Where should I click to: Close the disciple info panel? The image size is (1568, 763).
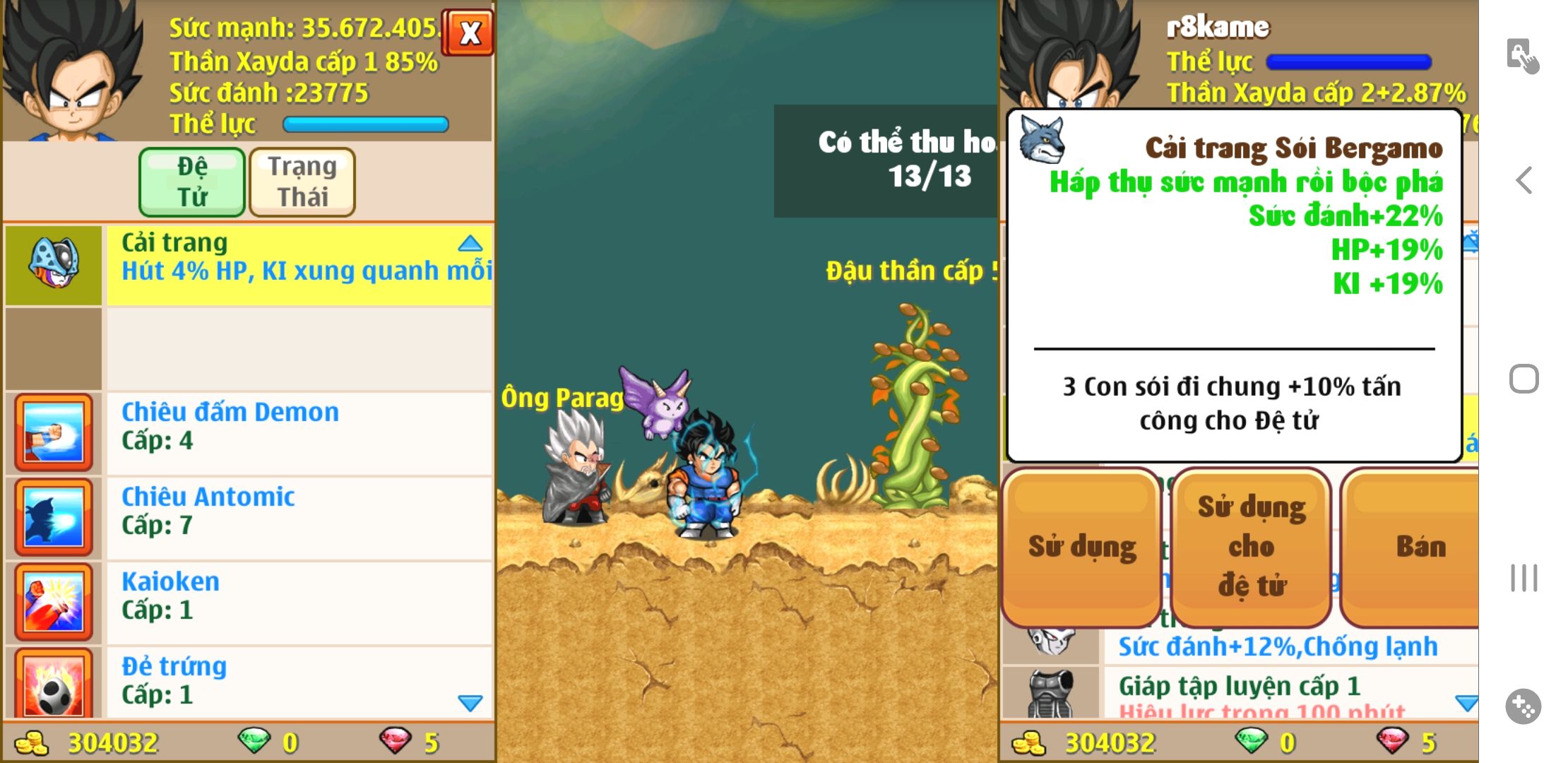469,32
